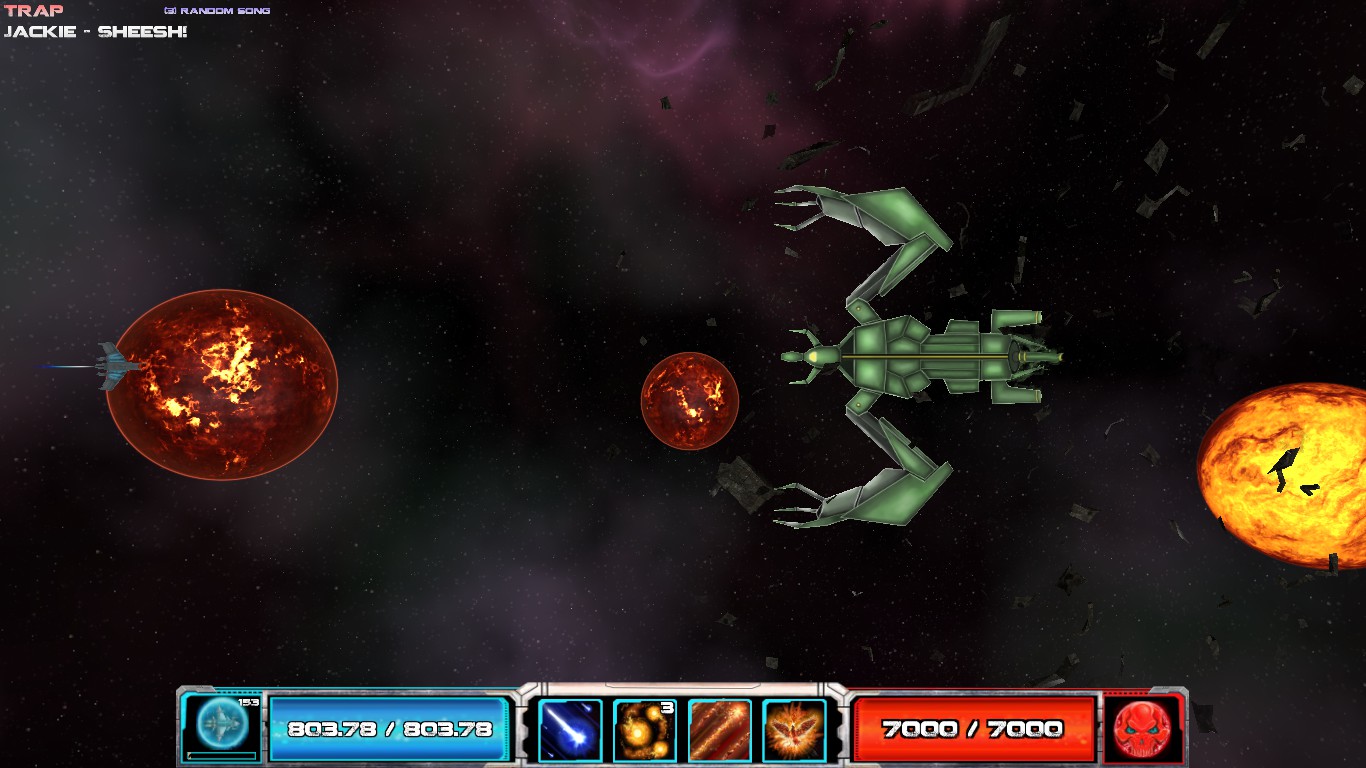1366x768 pixels.
Task: Click the large lava planet on the left
Action: tap(222, 386)
